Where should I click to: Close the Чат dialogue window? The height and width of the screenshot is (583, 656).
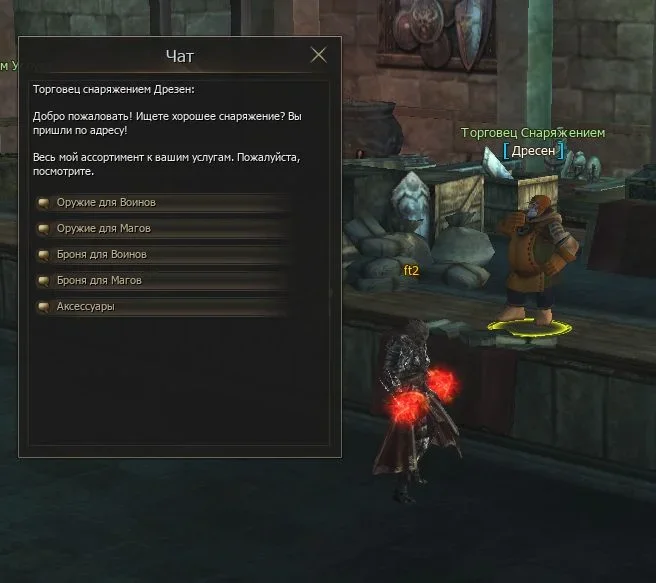click(x=318, y=55)
